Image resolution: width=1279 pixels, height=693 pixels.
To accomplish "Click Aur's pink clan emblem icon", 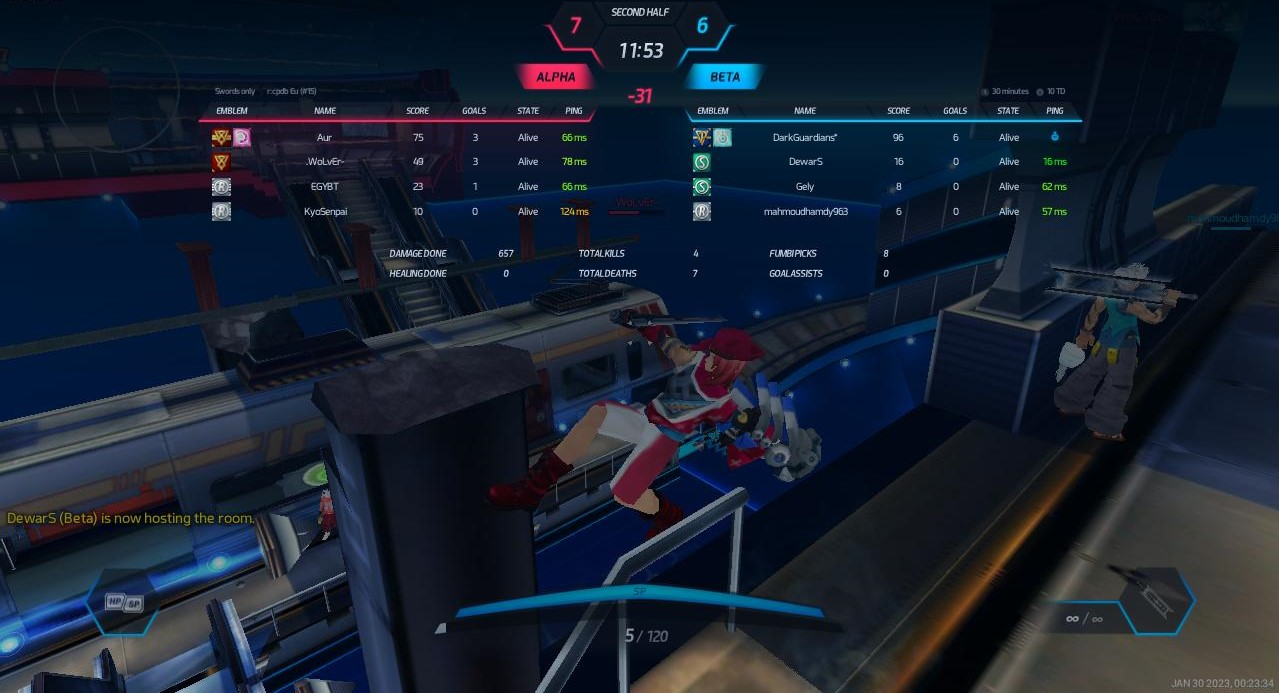I will (x=242, y=137).
